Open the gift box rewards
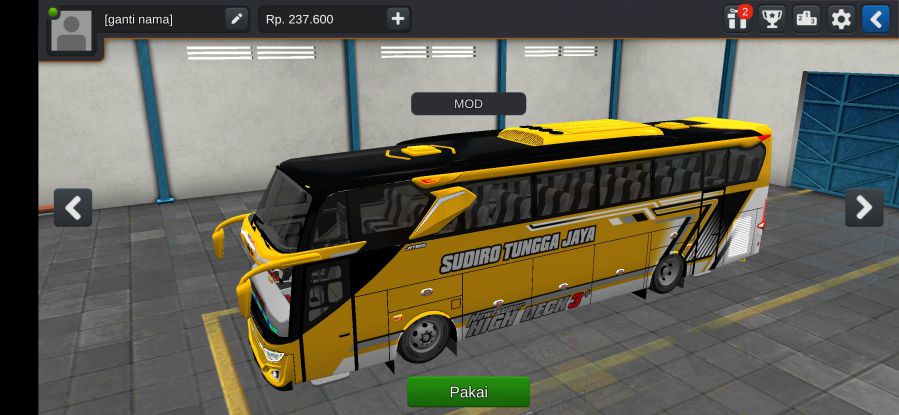899x415 pixels. click(x=738, y=18)
